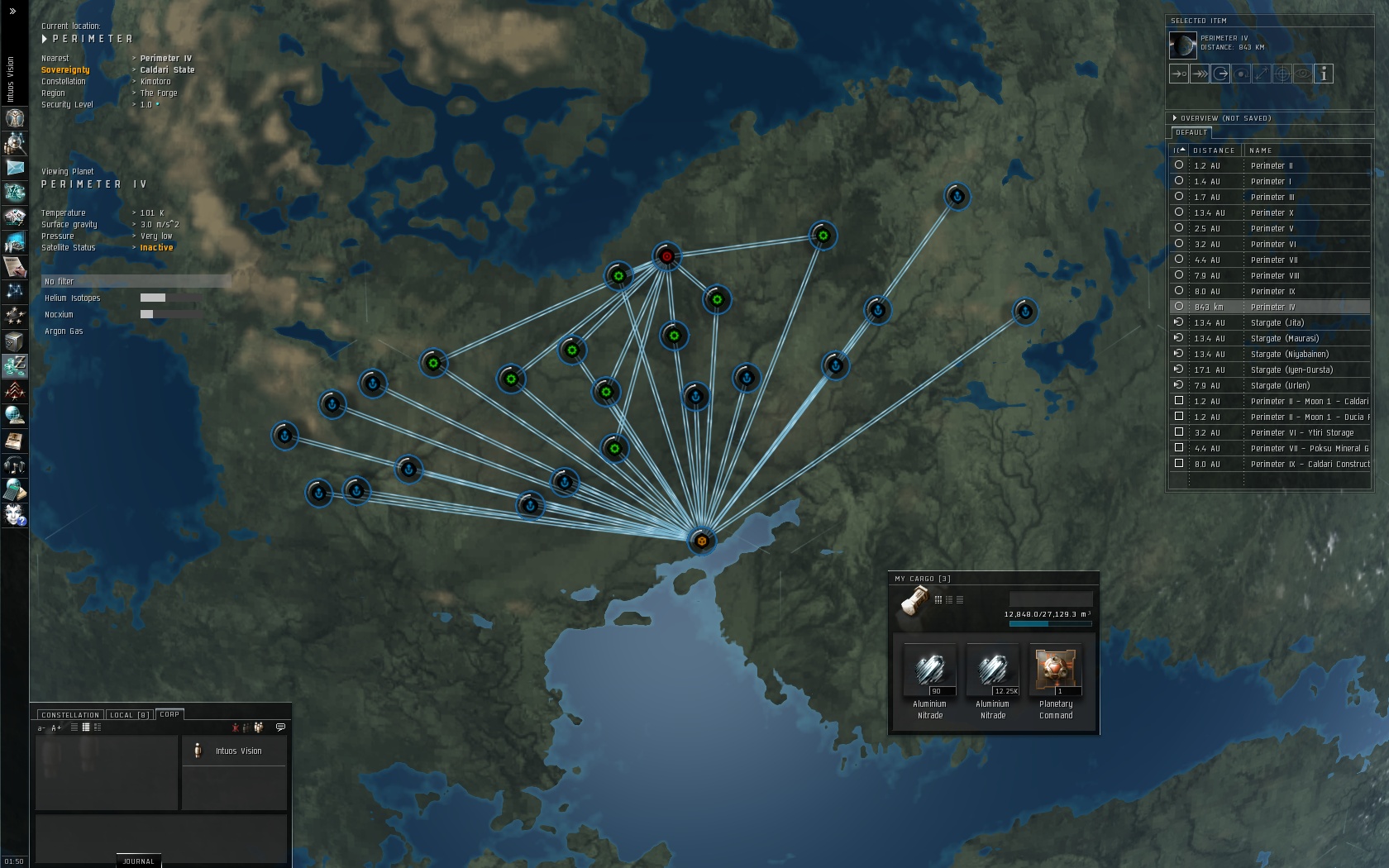This screenshot has height=868, width=1389.
Task: Collapse the Perimeter current location panel arrow
Action: [45, 38]
